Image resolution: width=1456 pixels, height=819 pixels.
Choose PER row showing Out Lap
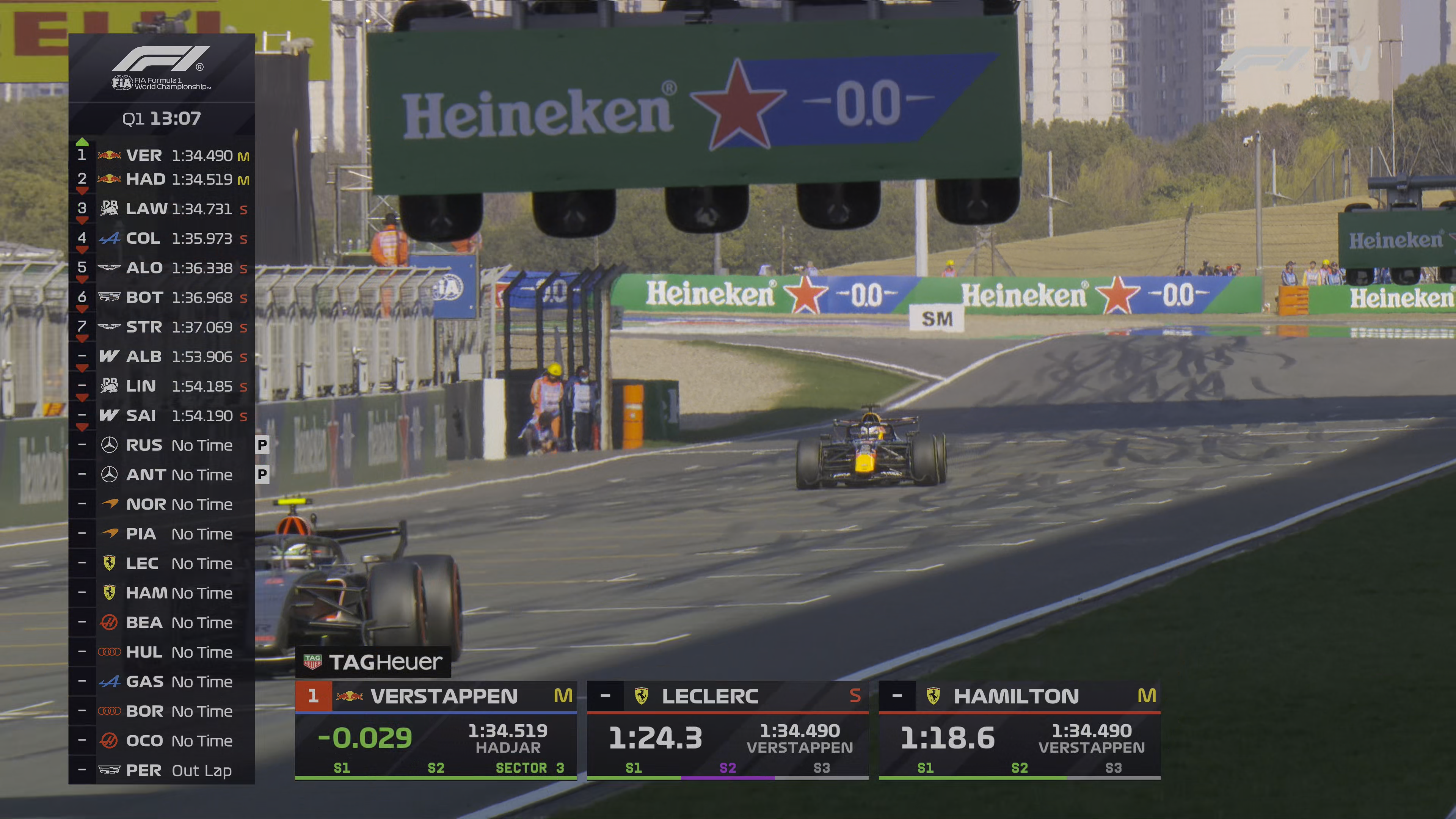(x=162, y=770)
